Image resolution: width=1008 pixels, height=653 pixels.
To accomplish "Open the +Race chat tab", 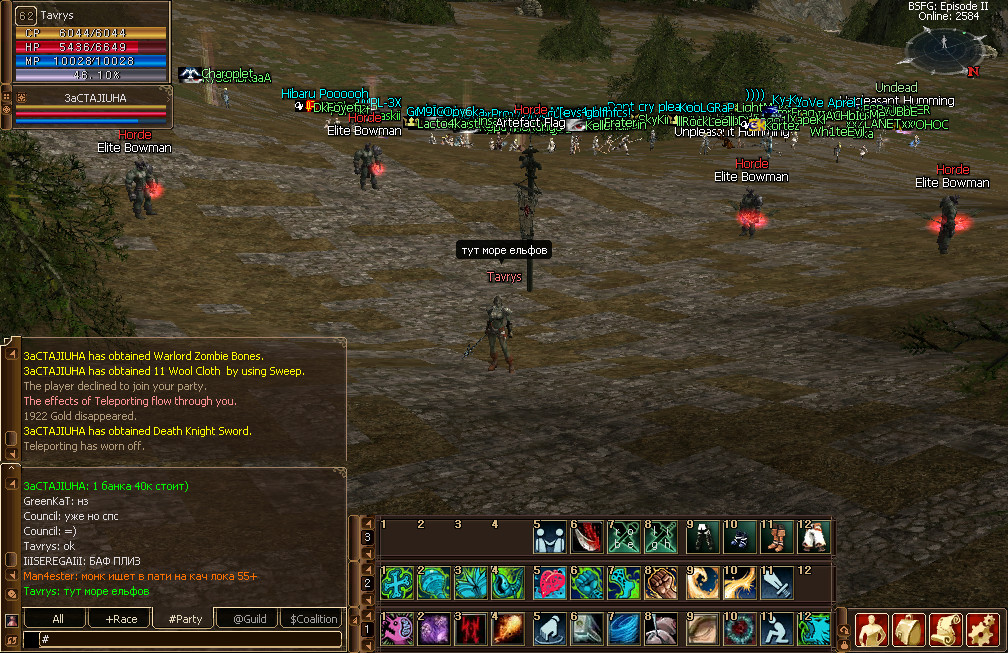I will [x=121, y=619].
